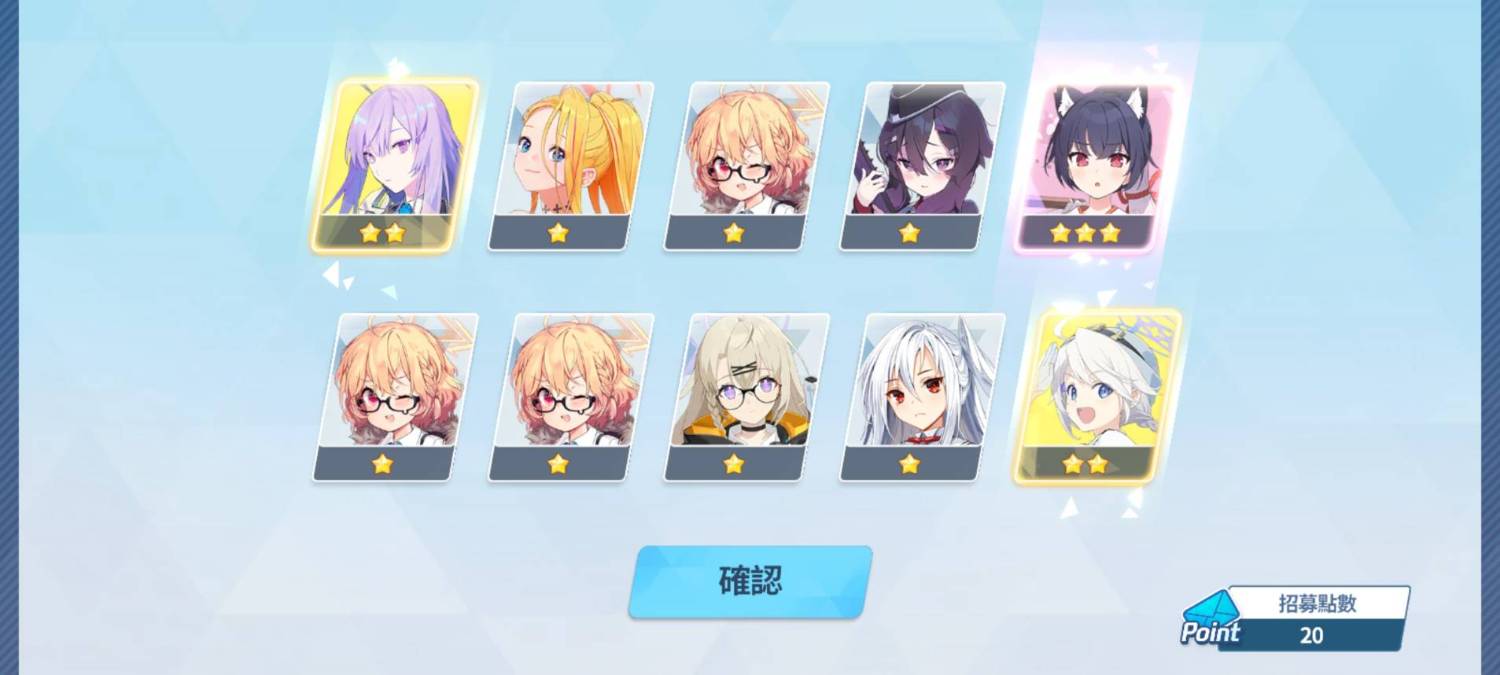Select the purple-haired two-star student card

pos(393,165)
